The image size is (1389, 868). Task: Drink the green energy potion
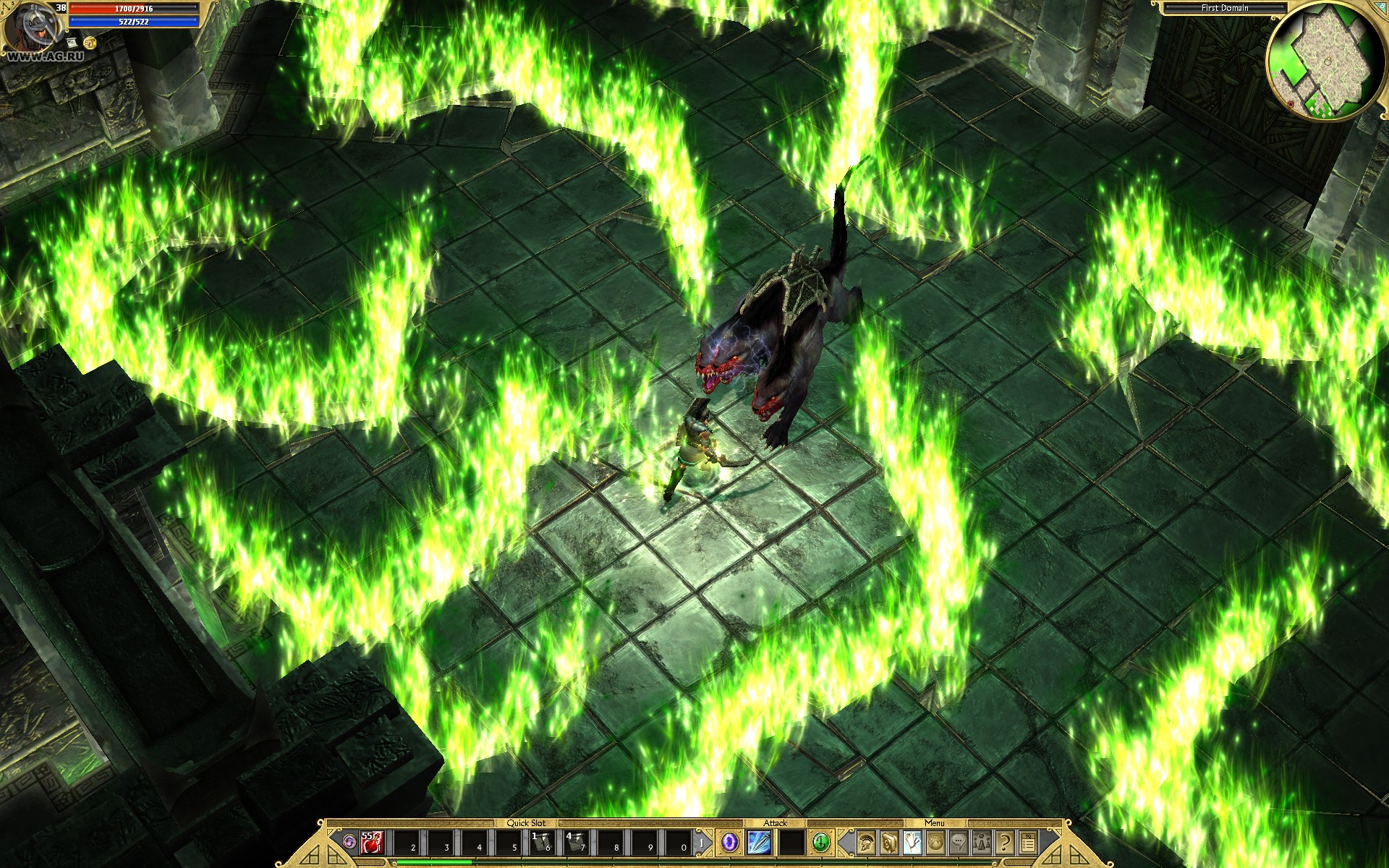[821, 843]
